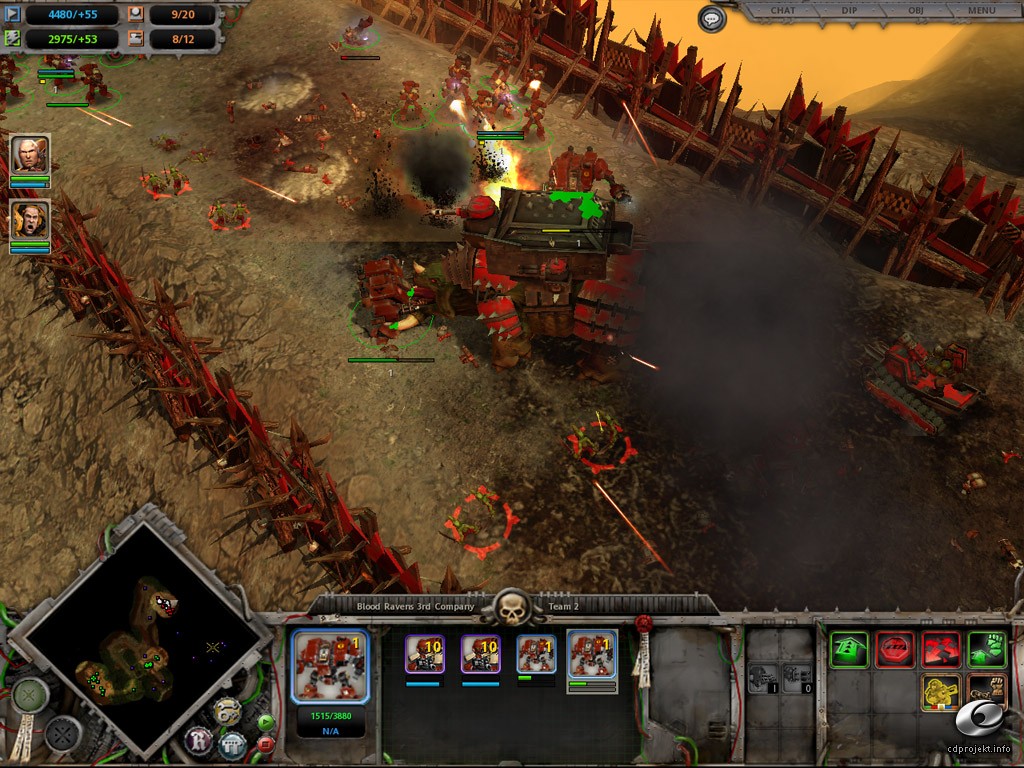This screenshot has height=768, width=1024.
Task: Choose the second space marine squad card
Action: [x=481, y=655]
